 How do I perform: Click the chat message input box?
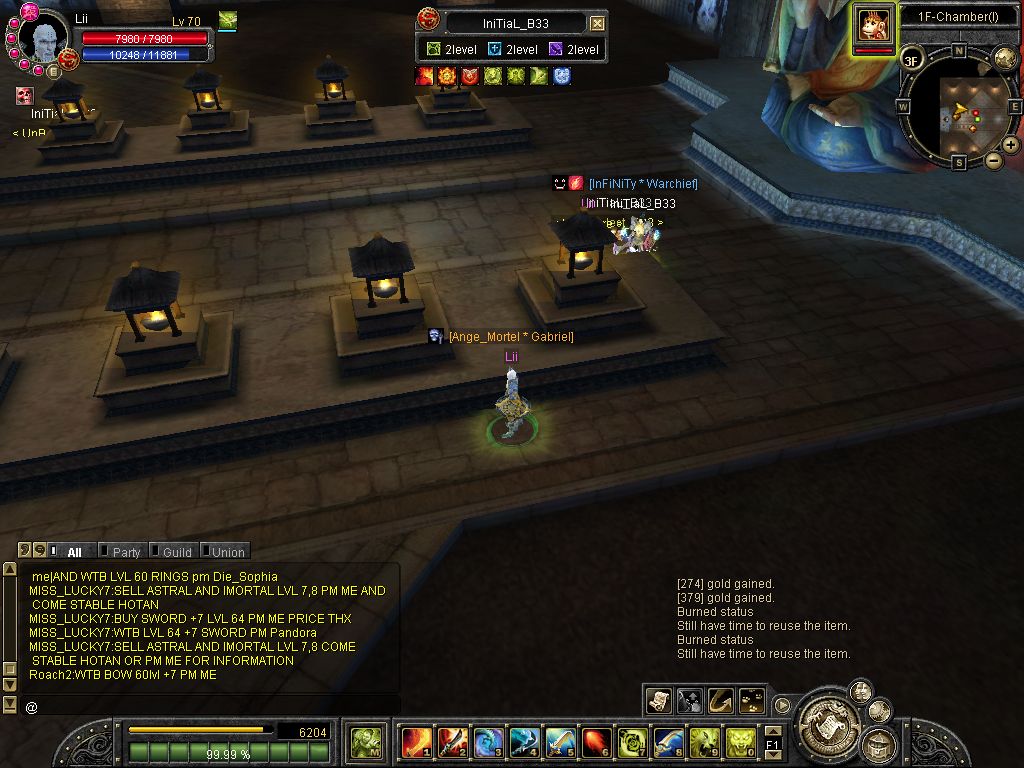pos(210,706)
